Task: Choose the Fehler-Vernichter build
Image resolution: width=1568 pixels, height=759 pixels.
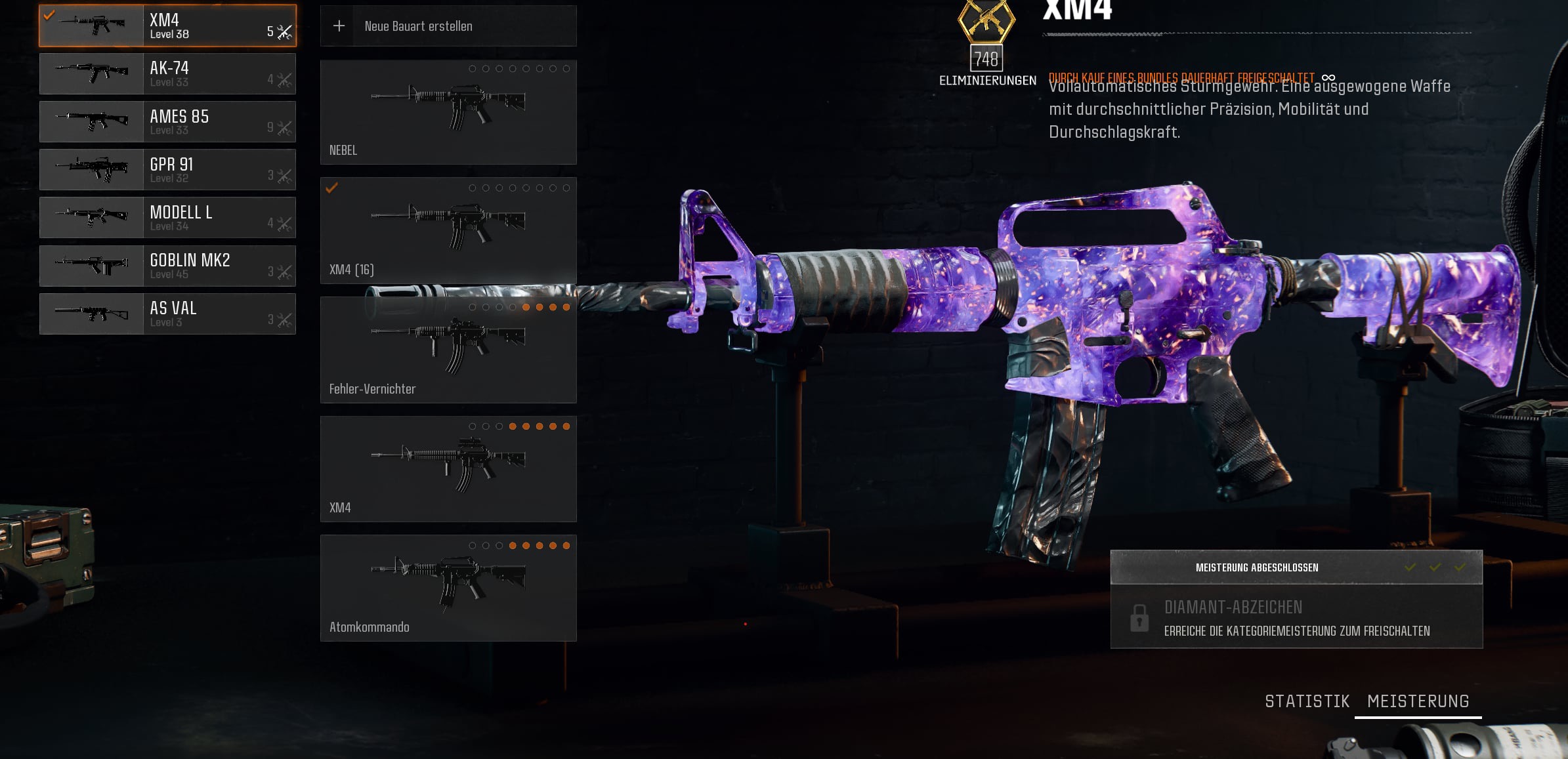Action: coord(448,350)
